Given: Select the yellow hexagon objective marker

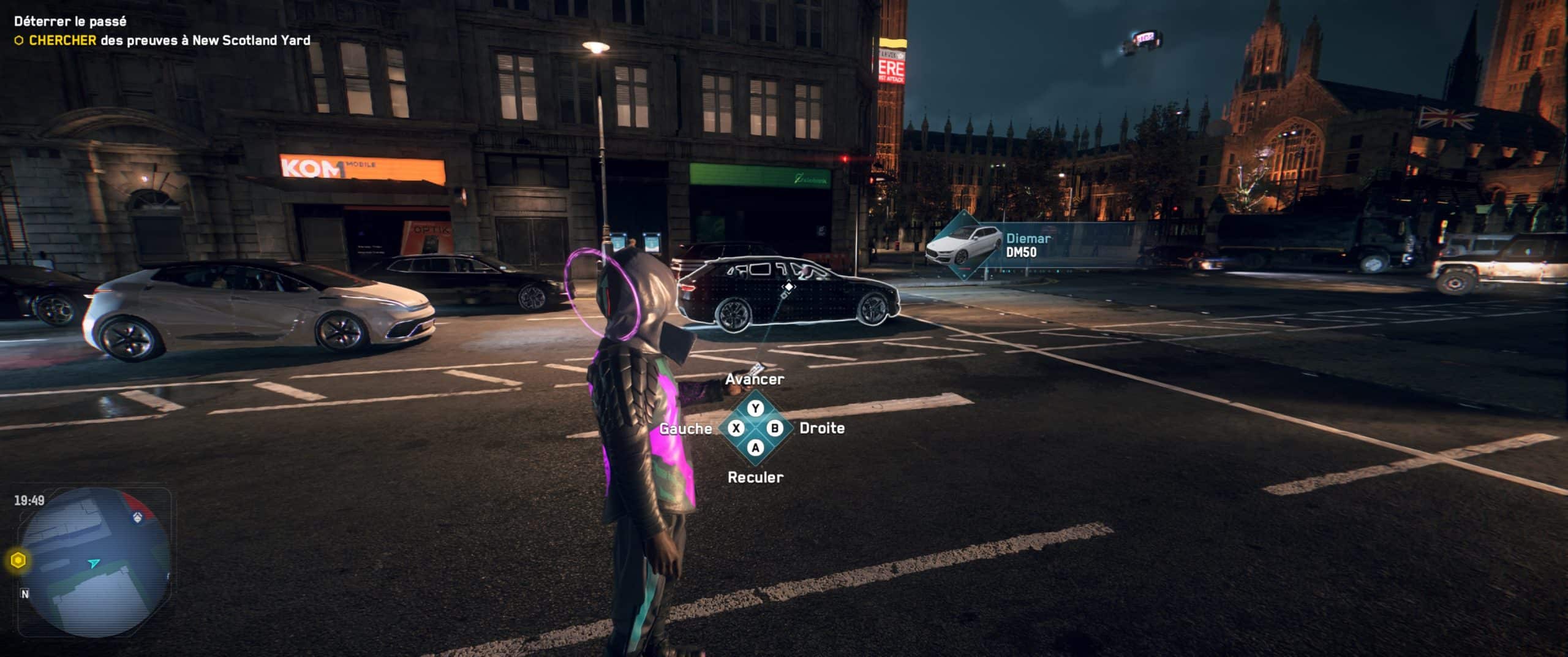Looking at the screenshot, I should click(18, 560).
